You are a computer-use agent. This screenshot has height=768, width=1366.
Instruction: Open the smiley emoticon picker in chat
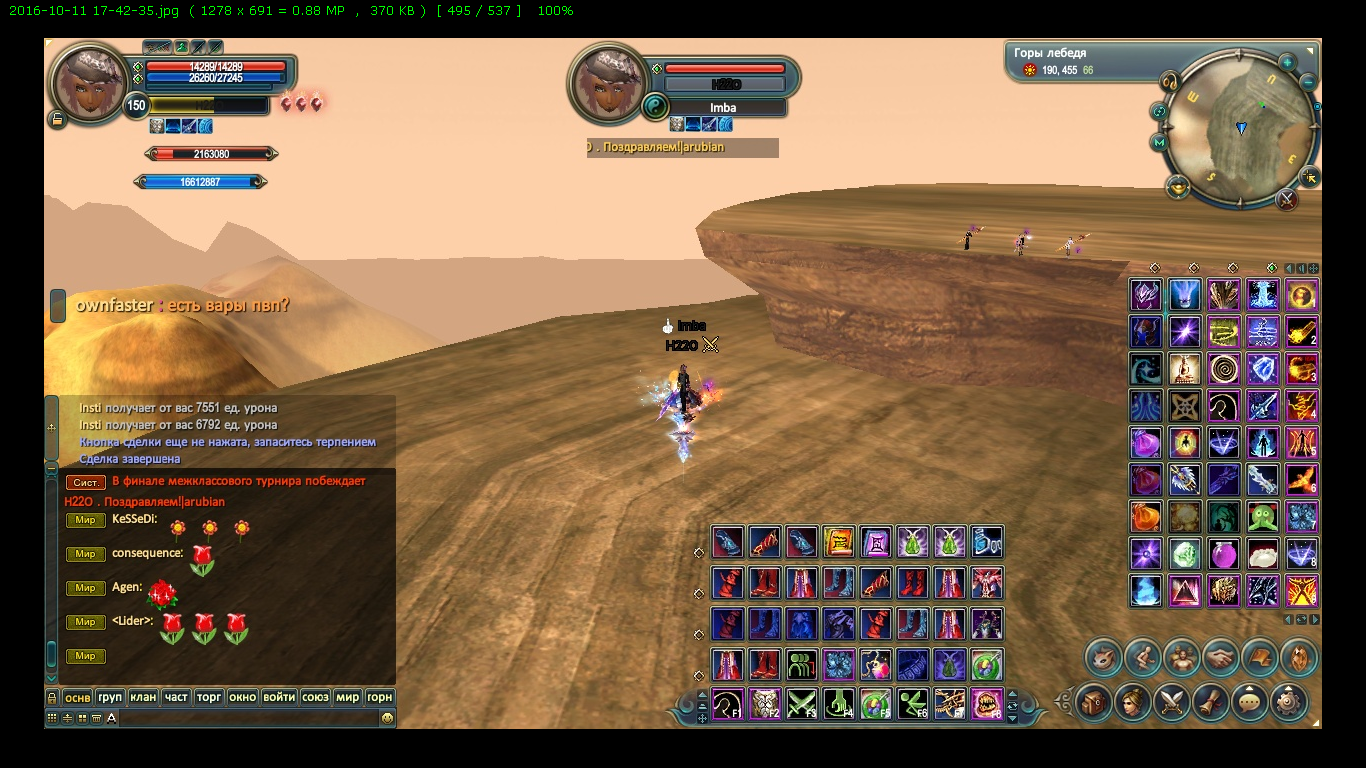(387, 717)
